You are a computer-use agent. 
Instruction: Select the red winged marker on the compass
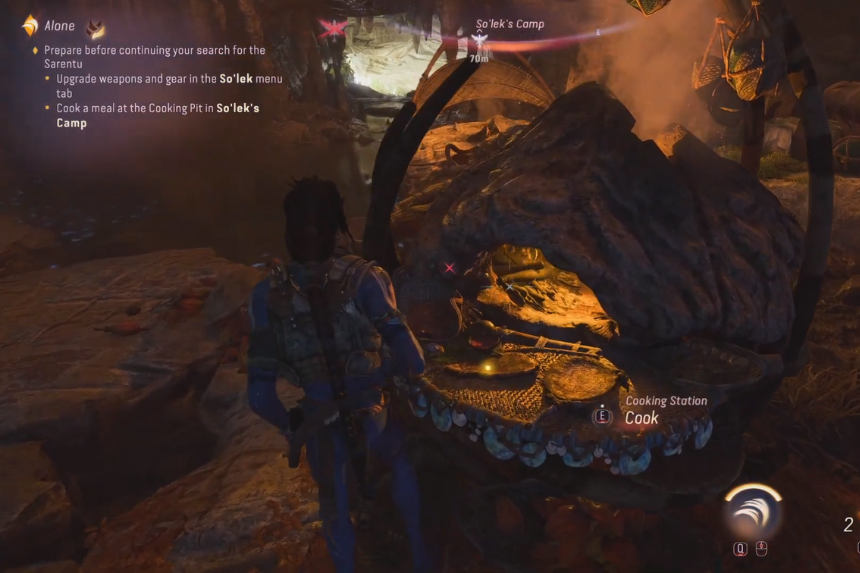(x=332, y=28)
